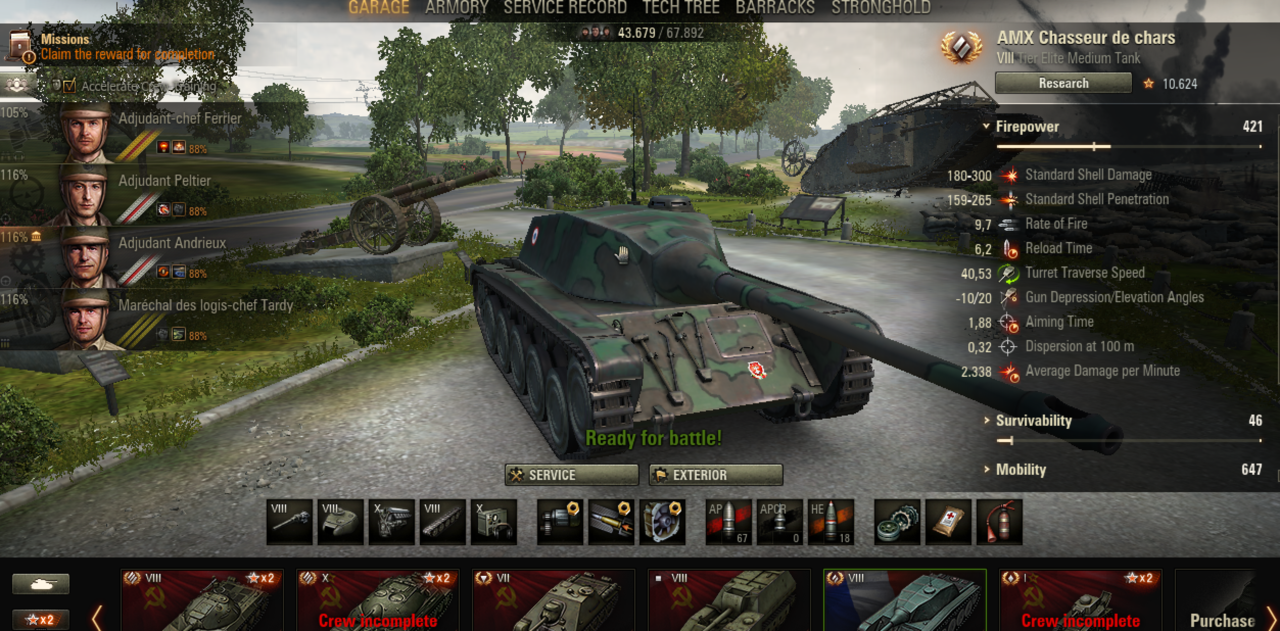Viewport: 1280px width, 631px height.
Task: Open the gun module slot
Action: pyautogui.click(x=290, y=522)
